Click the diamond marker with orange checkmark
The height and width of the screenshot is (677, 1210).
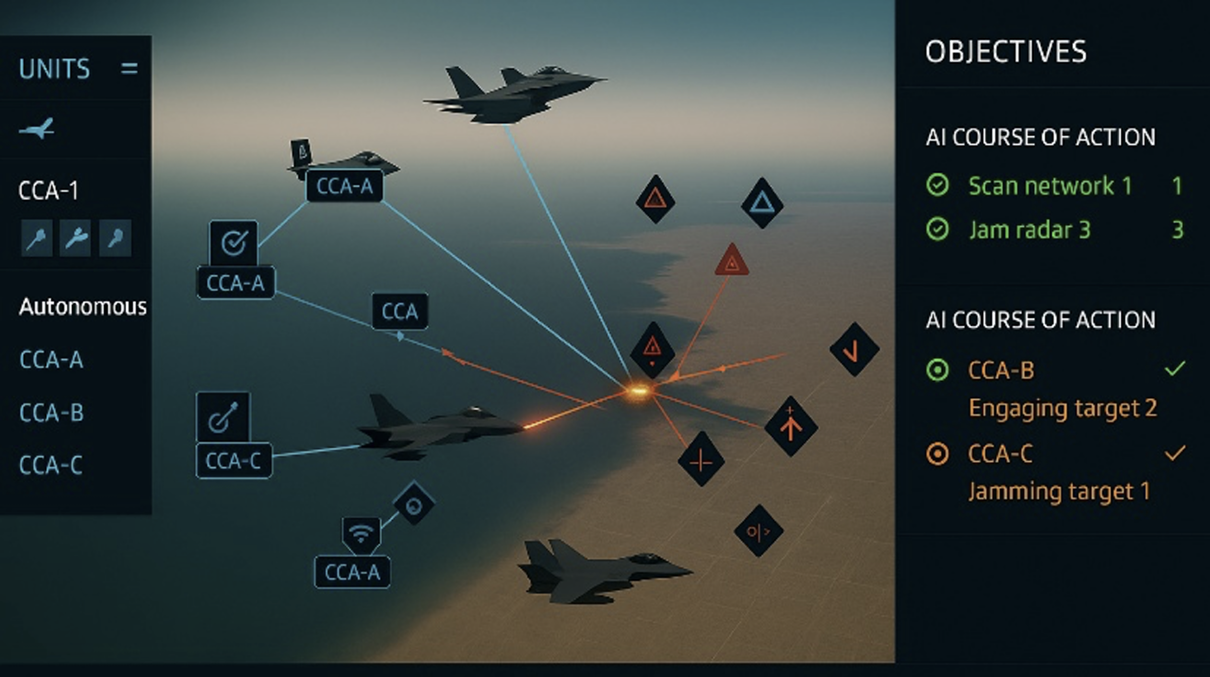click(x=854, y=350)
